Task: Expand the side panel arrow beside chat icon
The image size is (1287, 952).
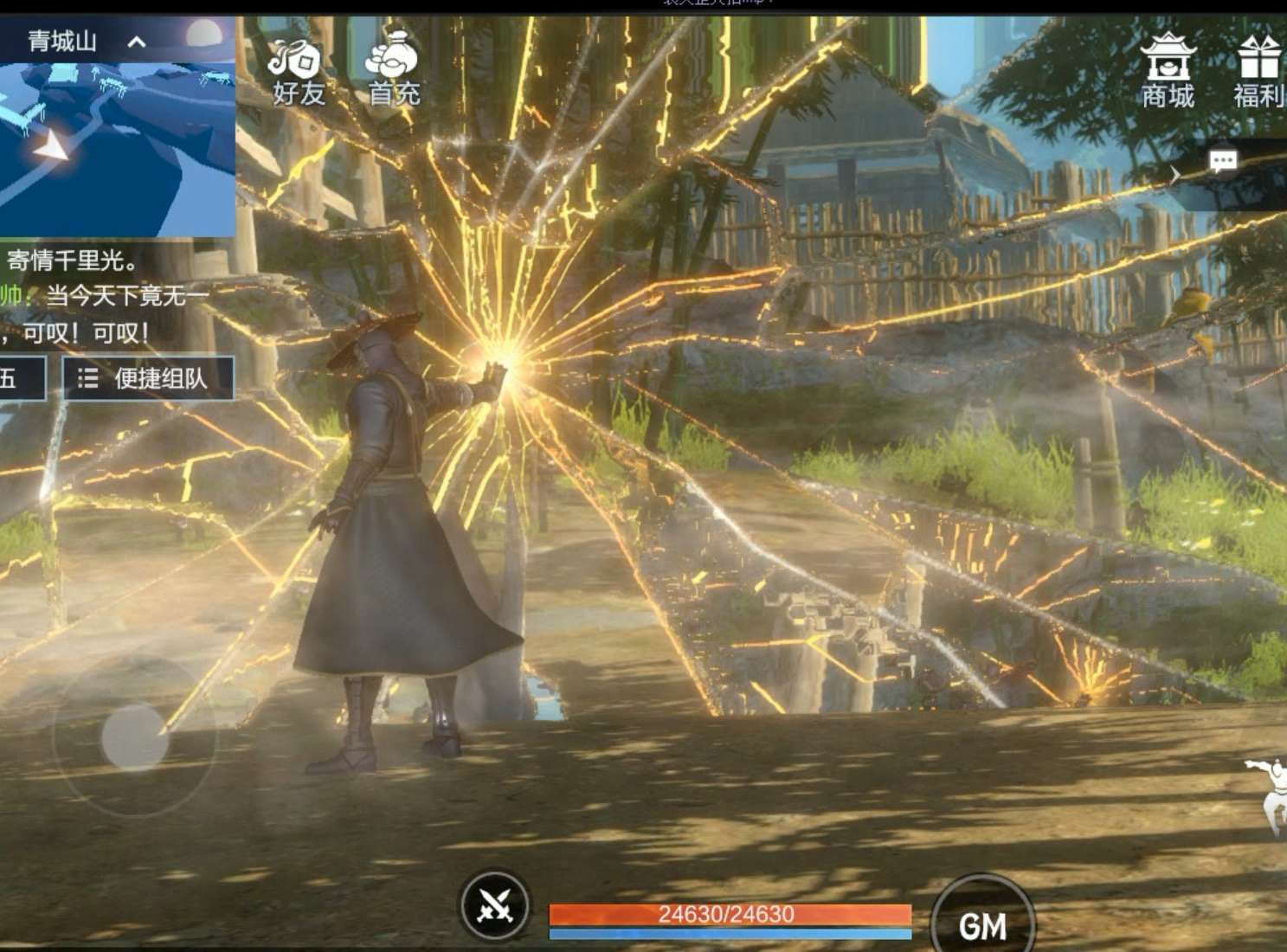Action: coord(1174,175)
